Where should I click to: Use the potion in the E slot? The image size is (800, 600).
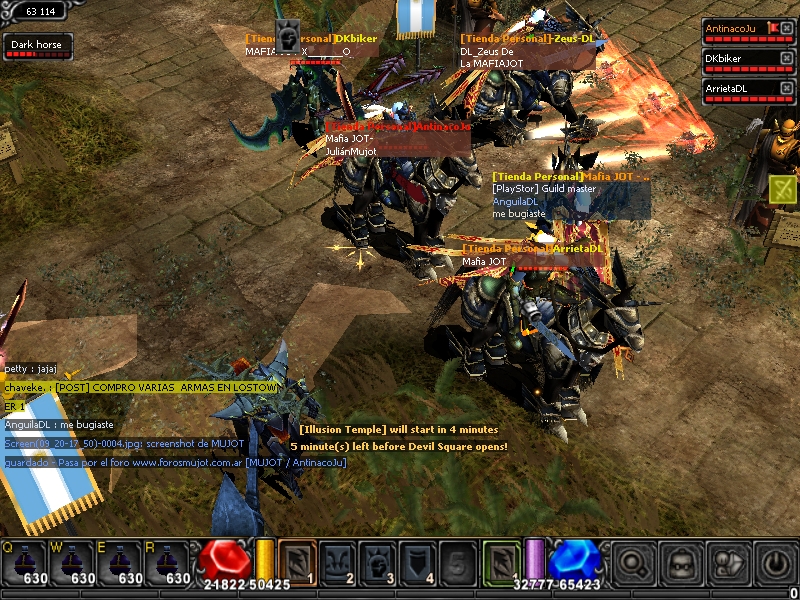coord(118,562)
